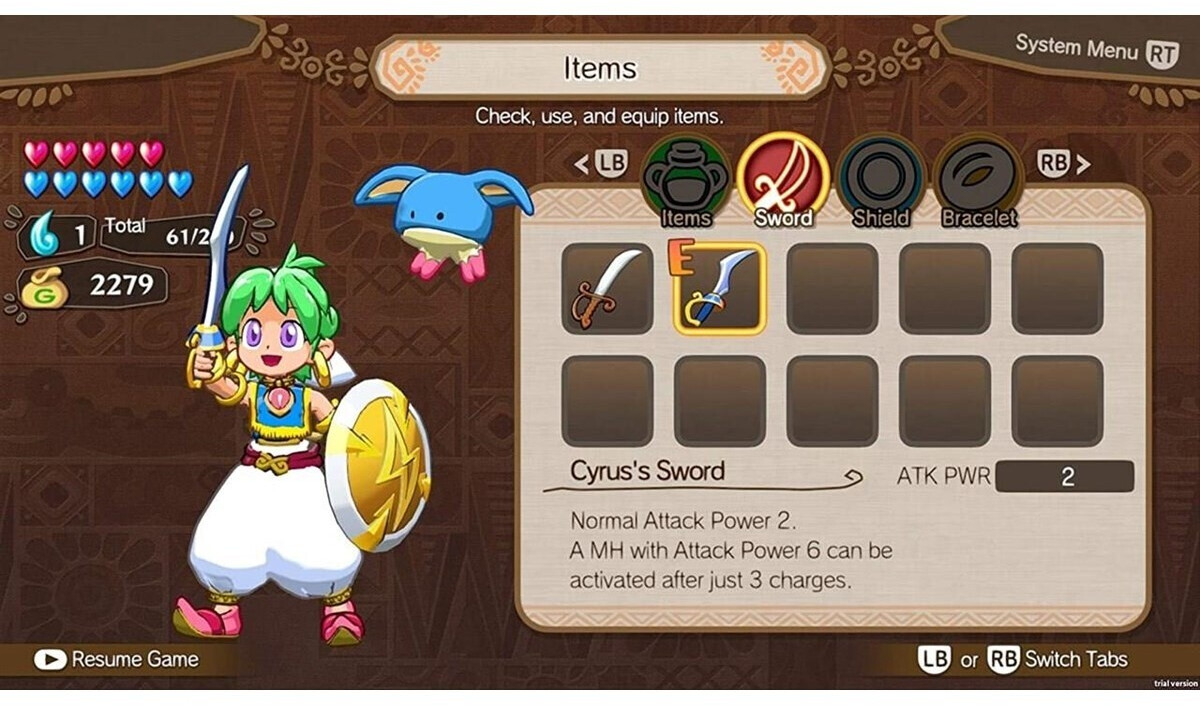1200x706 pixels.
Task: Resume Game from the bottom bar
Action: click(x=117, y=659)
